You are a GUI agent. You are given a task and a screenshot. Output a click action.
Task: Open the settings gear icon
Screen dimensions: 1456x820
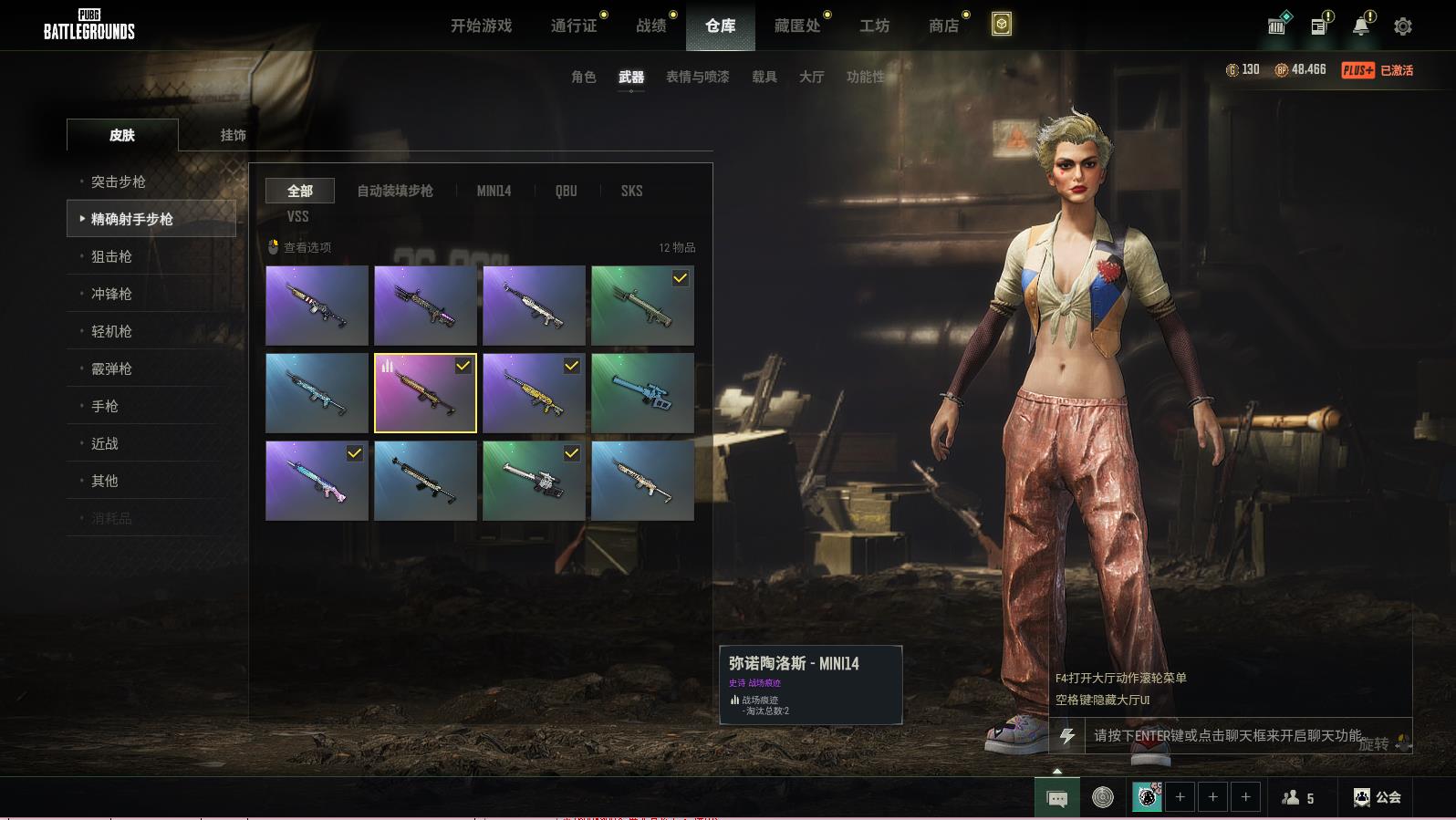tap(1403, 26)
